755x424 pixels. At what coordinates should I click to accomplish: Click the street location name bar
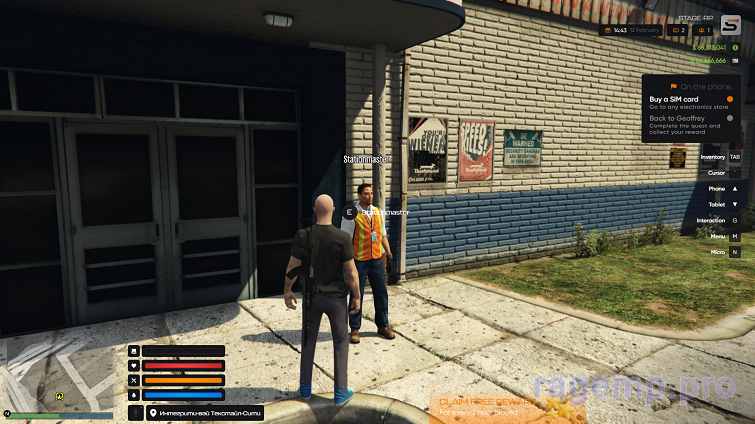click(205, 413)
